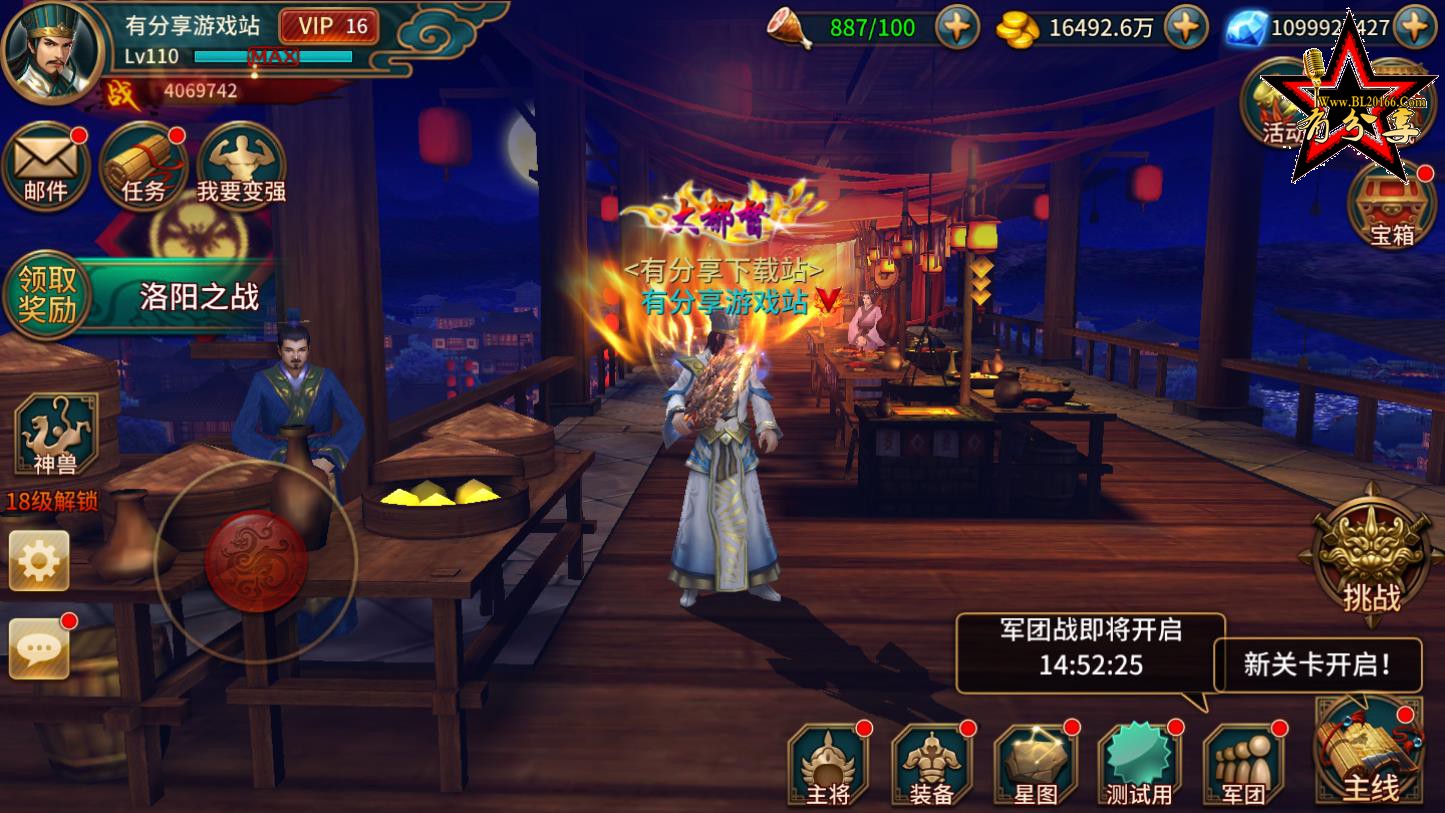Open the settings gear icon
Viewport: 1445px width, 813px height.
40,558
